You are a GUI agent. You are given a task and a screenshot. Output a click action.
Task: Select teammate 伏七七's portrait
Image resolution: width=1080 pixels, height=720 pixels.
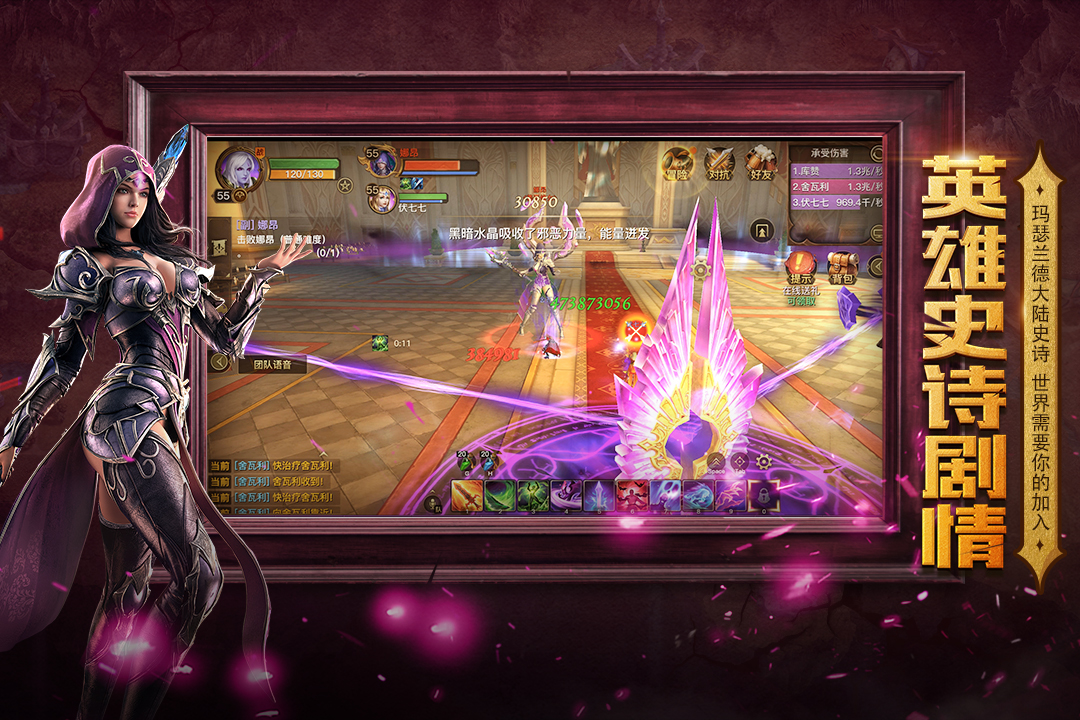(x=383, y=200)
